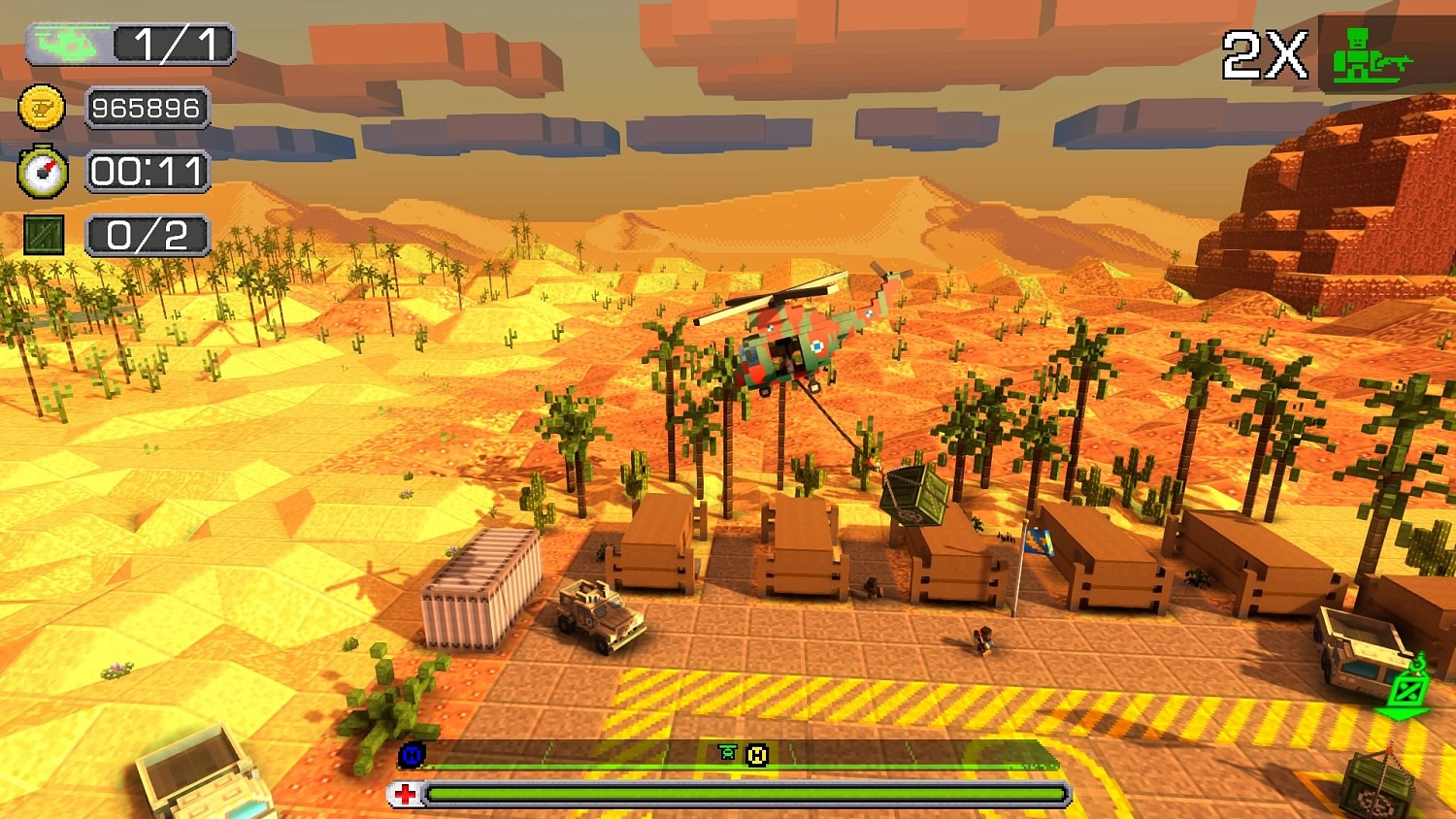Select the yellow H landing pad marker
The image size is (1456, 819).
coord(756,755)
